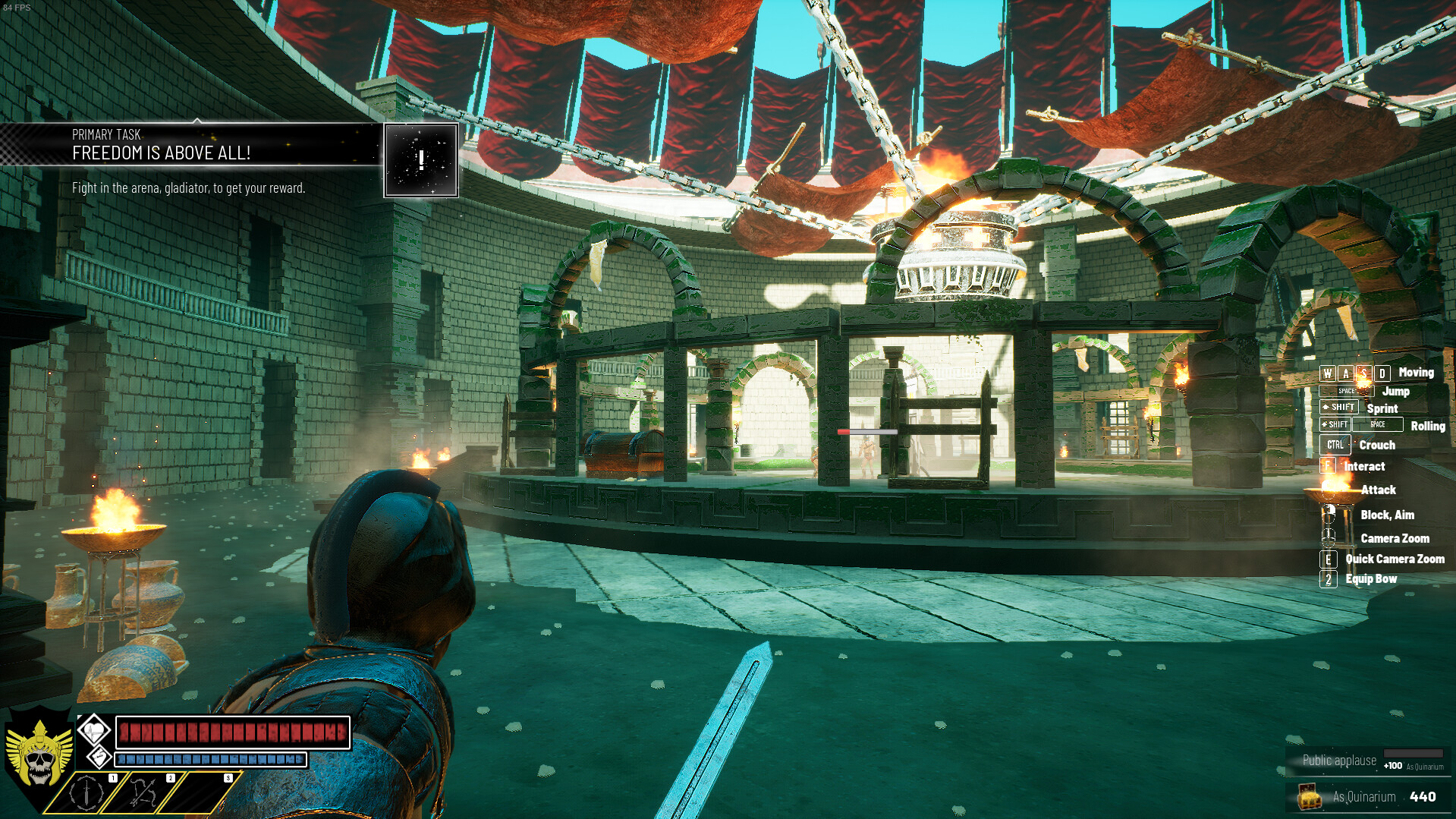Click the As Quinarium treasure chest icon
This screenshot has width=1456, height=819.
1310,796
